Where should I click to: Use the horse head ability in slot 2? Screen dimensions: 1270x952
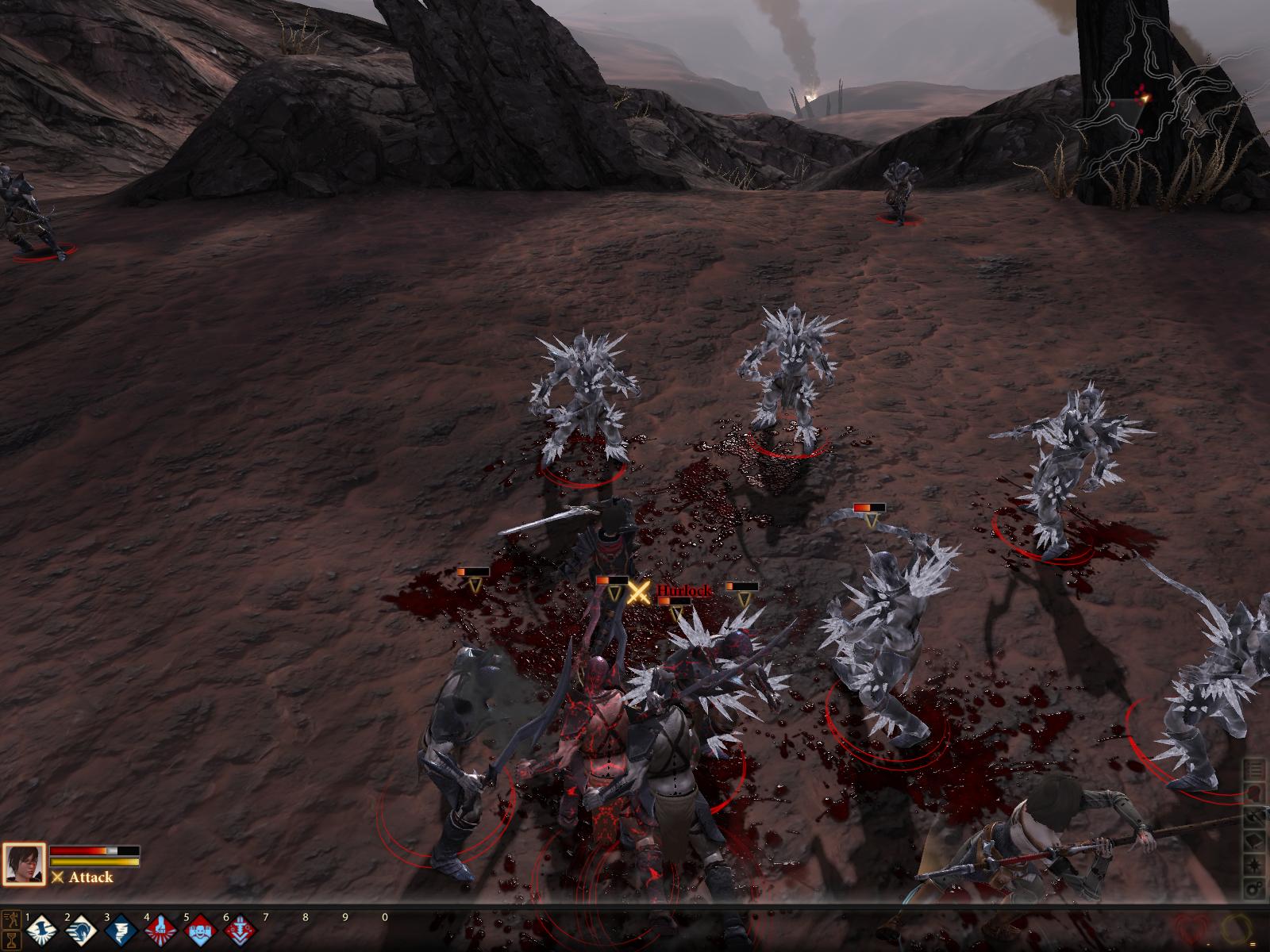(x=79, y=931)
